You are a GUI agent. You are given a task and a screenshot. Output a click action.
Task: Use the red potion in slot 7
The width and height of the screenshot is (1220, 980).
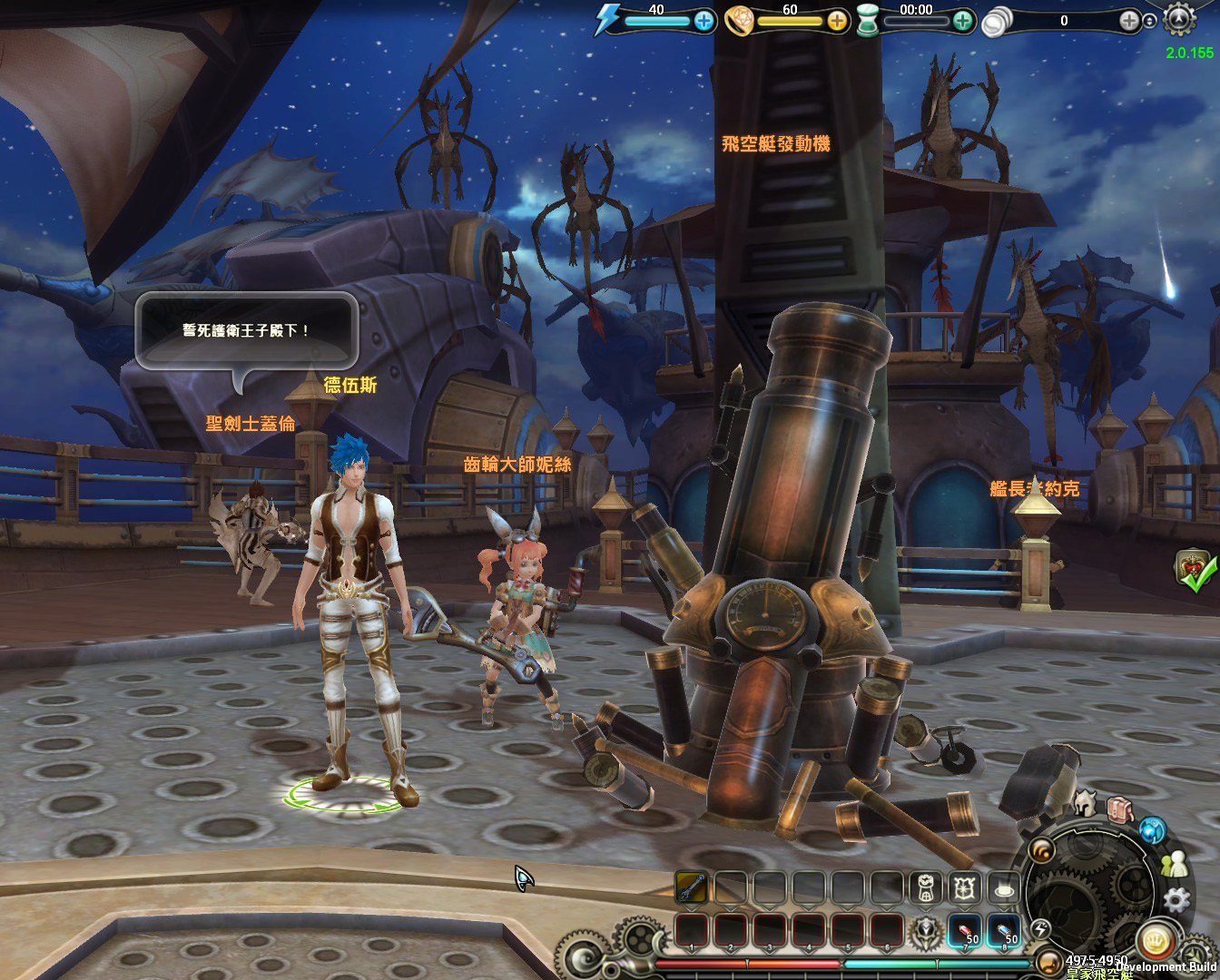pyautogui.click(x=965, y=931)
